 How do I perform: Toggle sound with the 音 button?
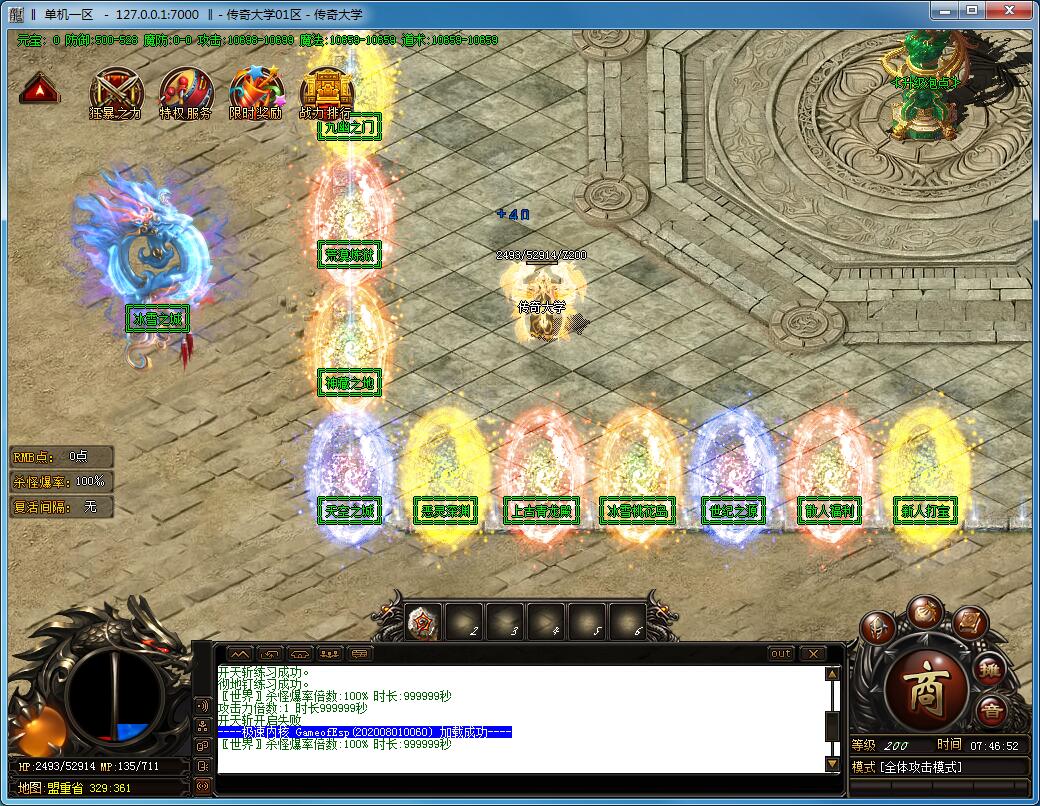990,712
